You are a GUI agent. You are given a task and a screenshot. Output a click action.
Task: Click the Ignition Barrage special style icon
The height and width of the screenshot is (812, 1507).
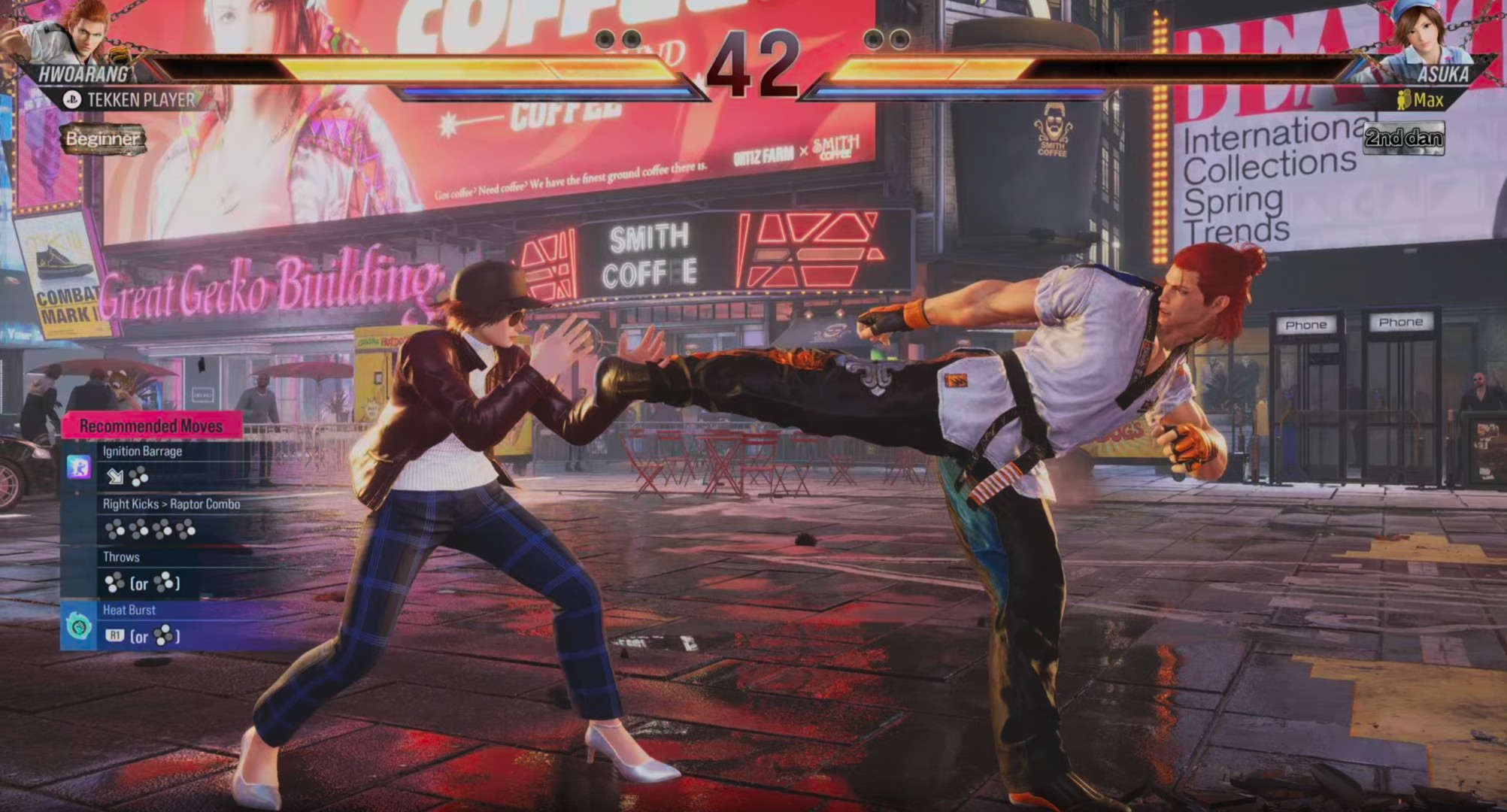click(78, 467)
